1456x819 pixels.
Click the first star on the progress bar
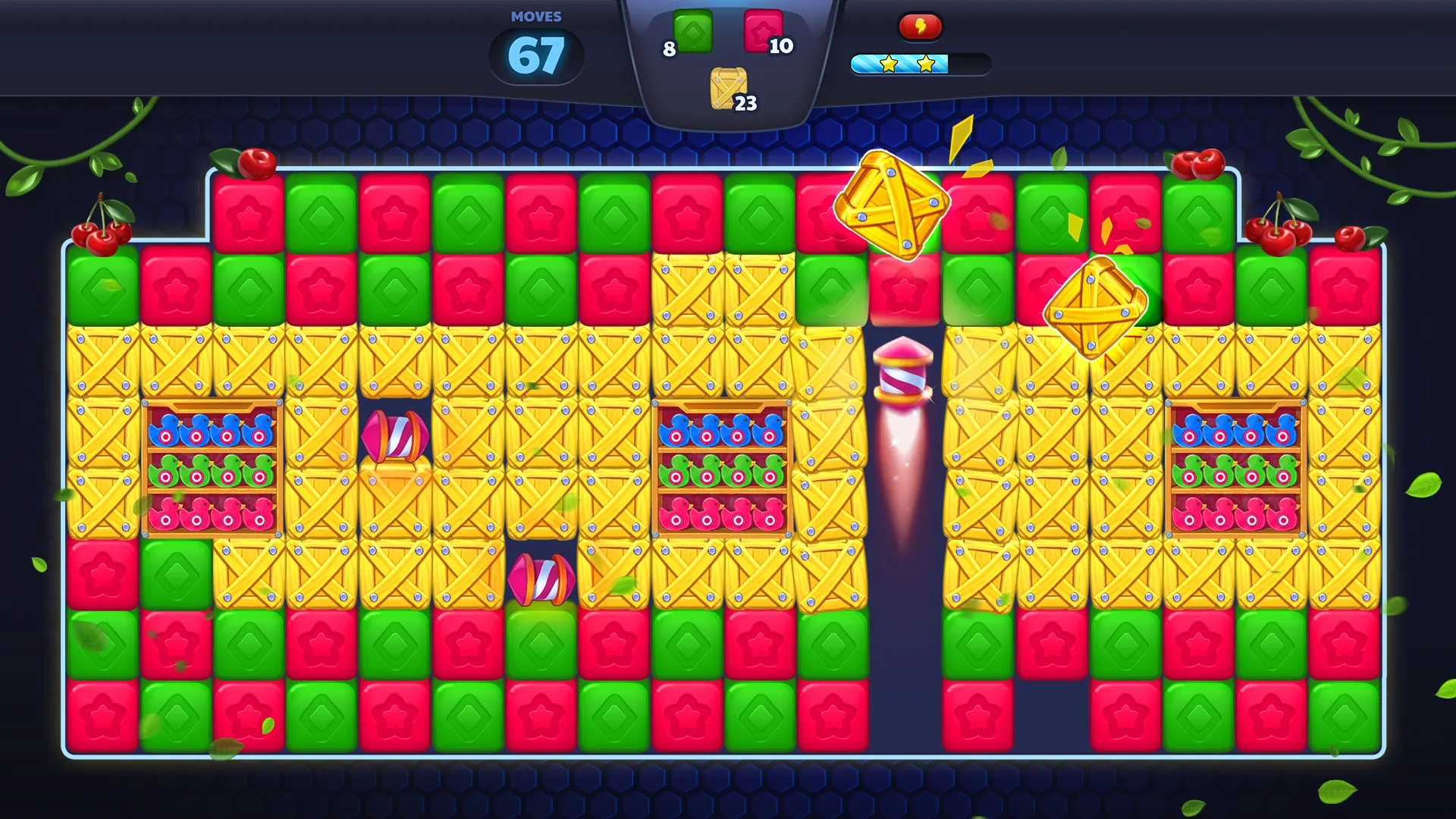889,64
